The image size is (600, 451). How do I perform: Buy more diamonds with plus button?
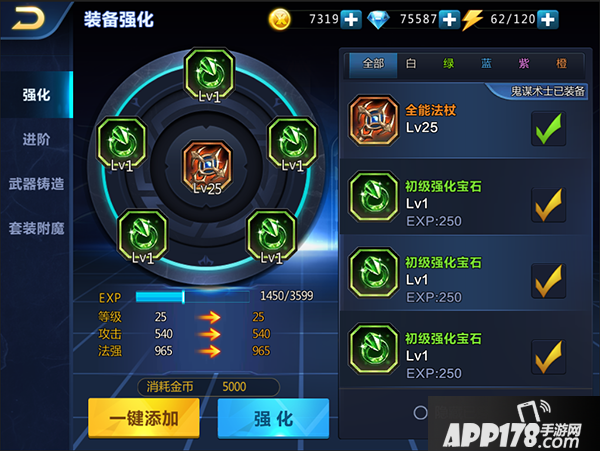(x=449, y=19)
